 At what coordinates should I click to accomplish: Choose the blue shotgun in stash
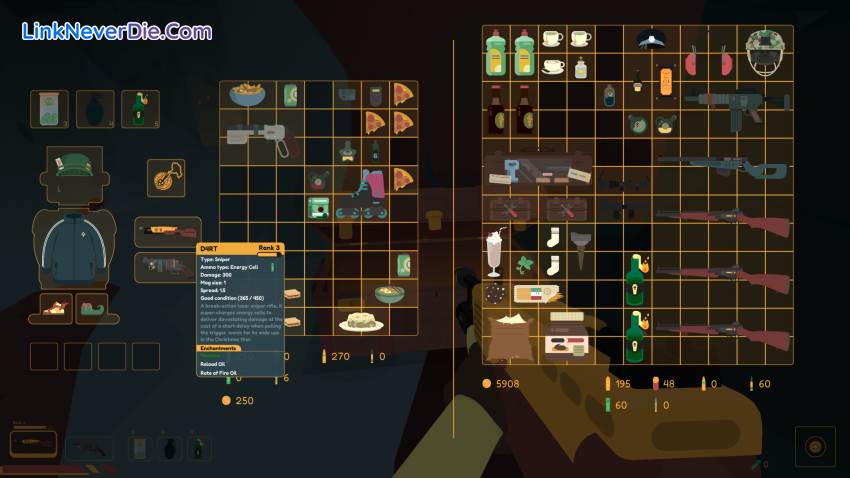721,165
